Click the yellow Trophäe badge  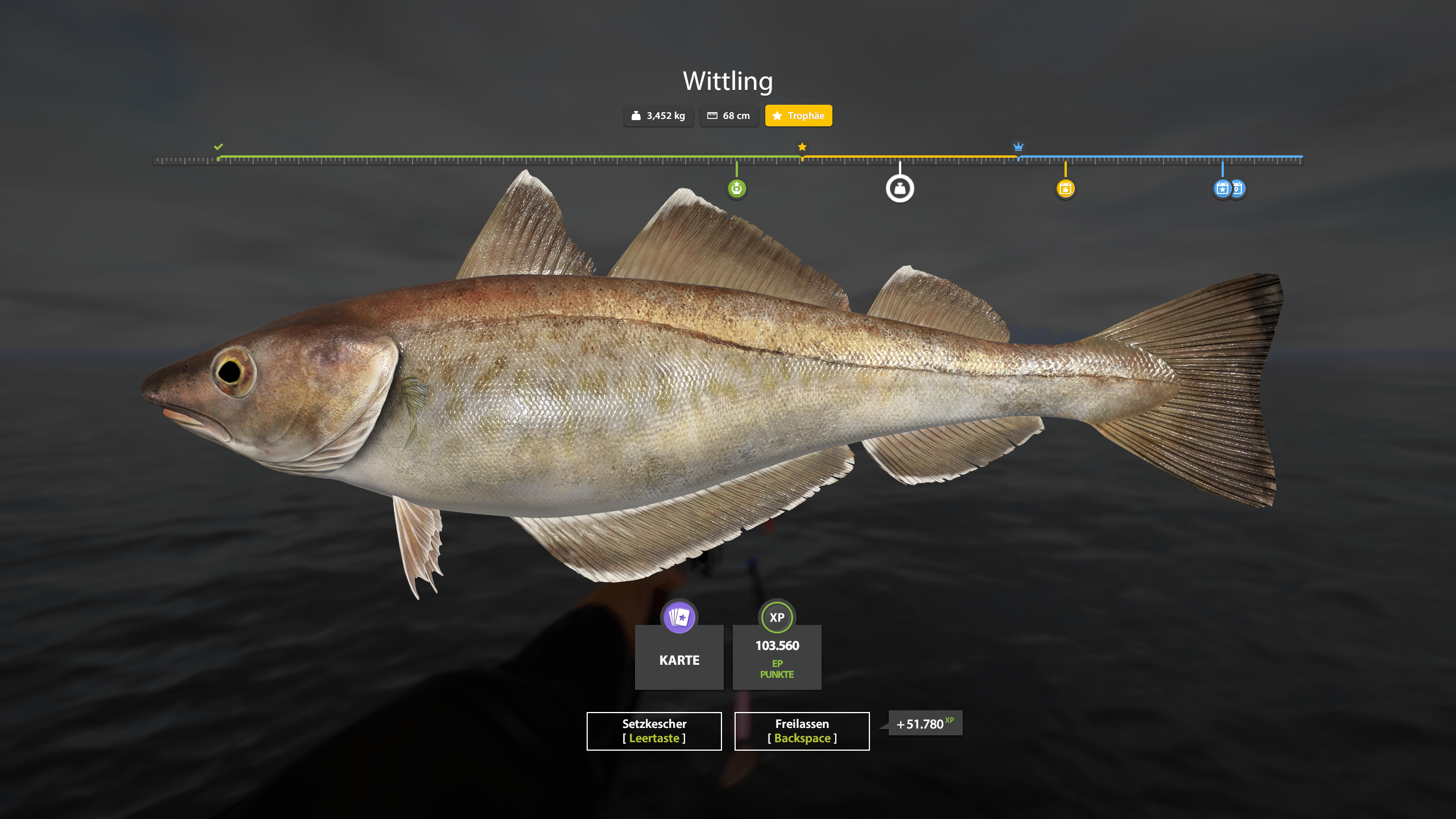tap(798, 116)
